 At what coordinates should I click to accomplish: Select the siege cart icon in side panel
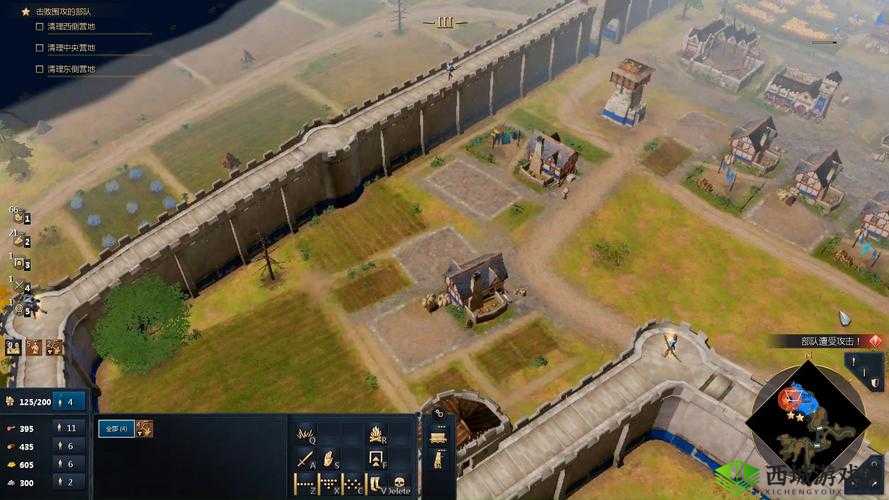(x=437, y=437)
